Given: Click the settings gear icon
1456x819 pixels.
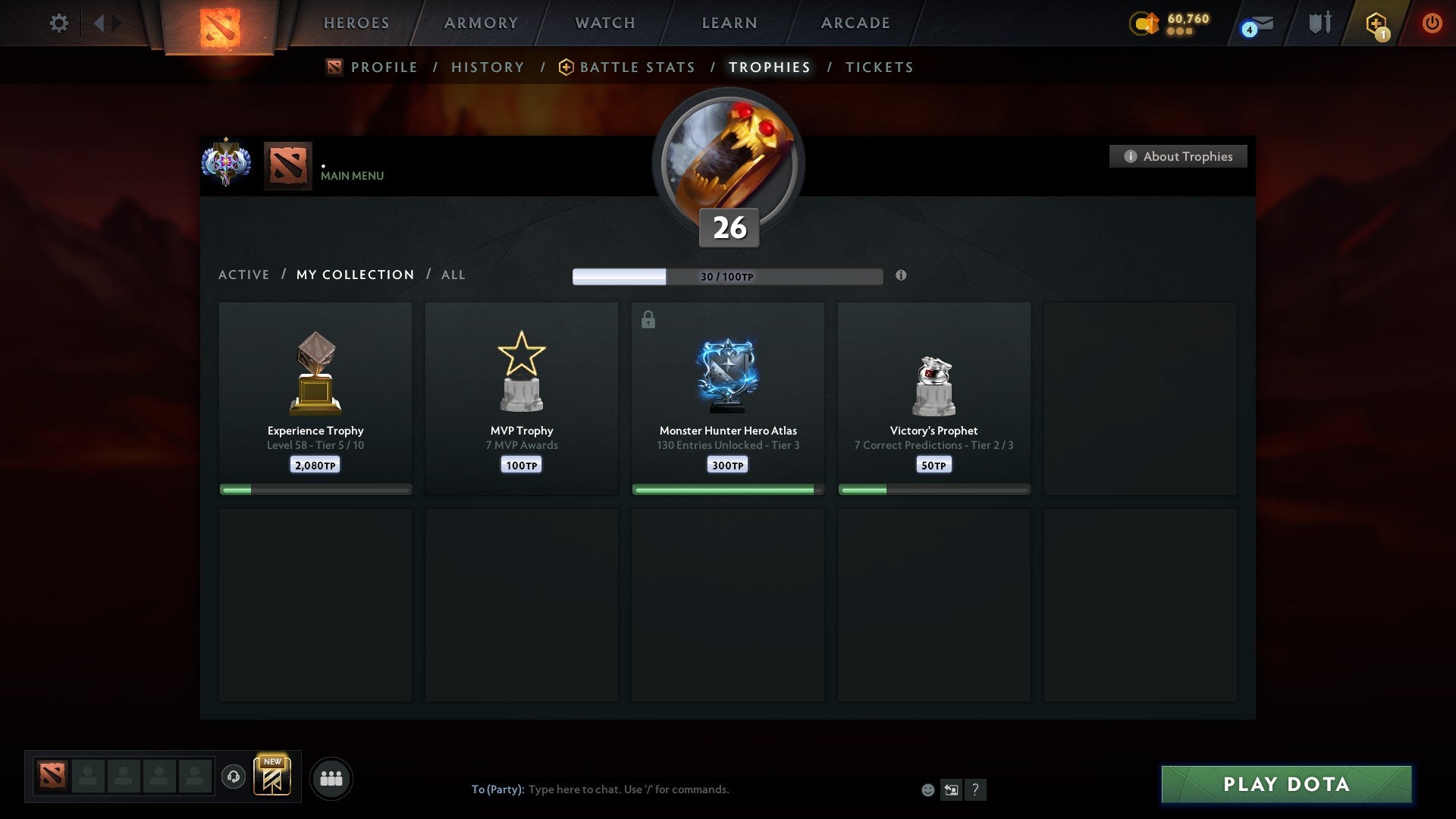Looking at the screenshot, I should click(x=58, y=23).
